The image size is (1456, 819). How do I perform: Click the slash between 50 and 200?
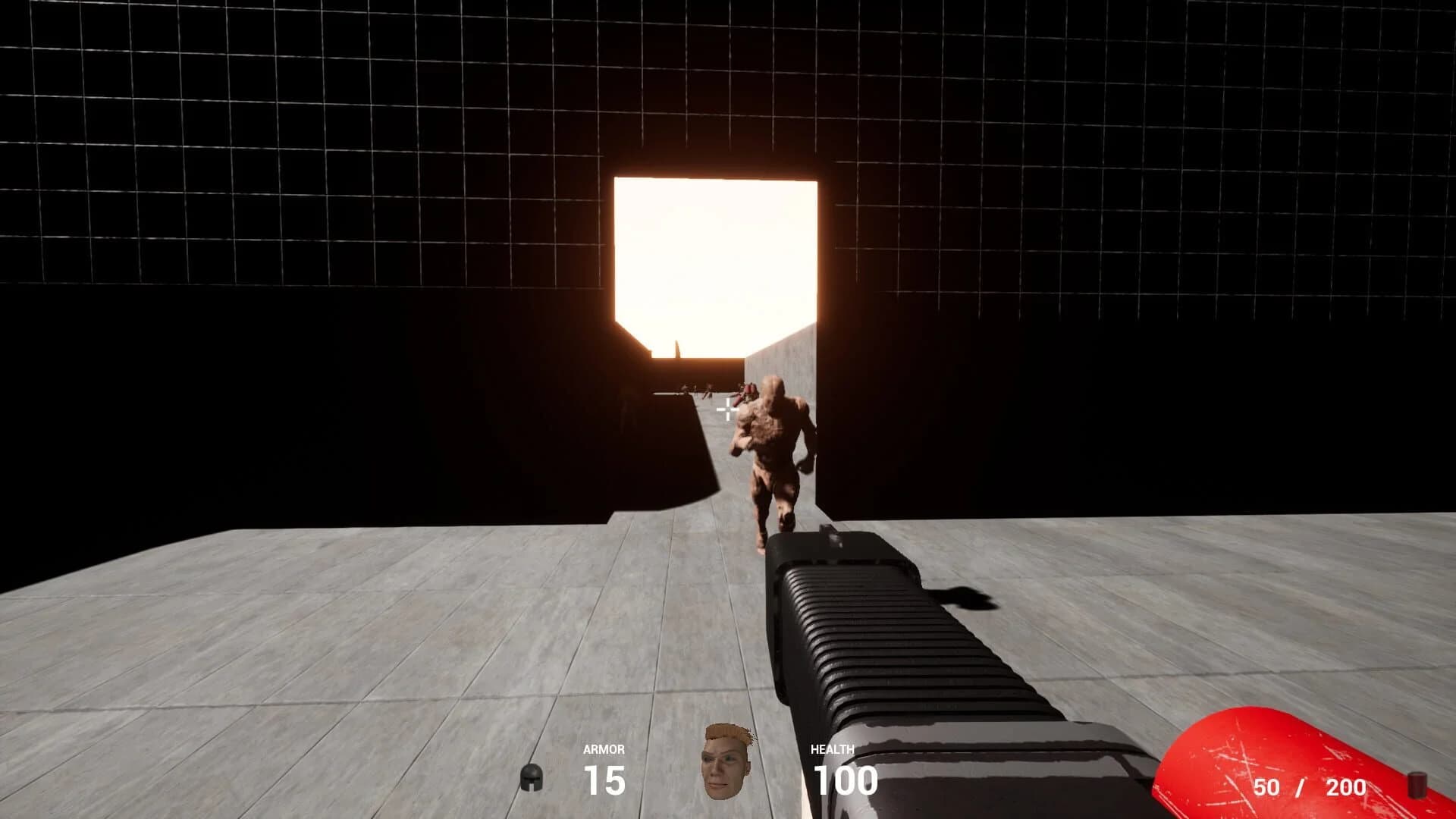(1302, 789)
